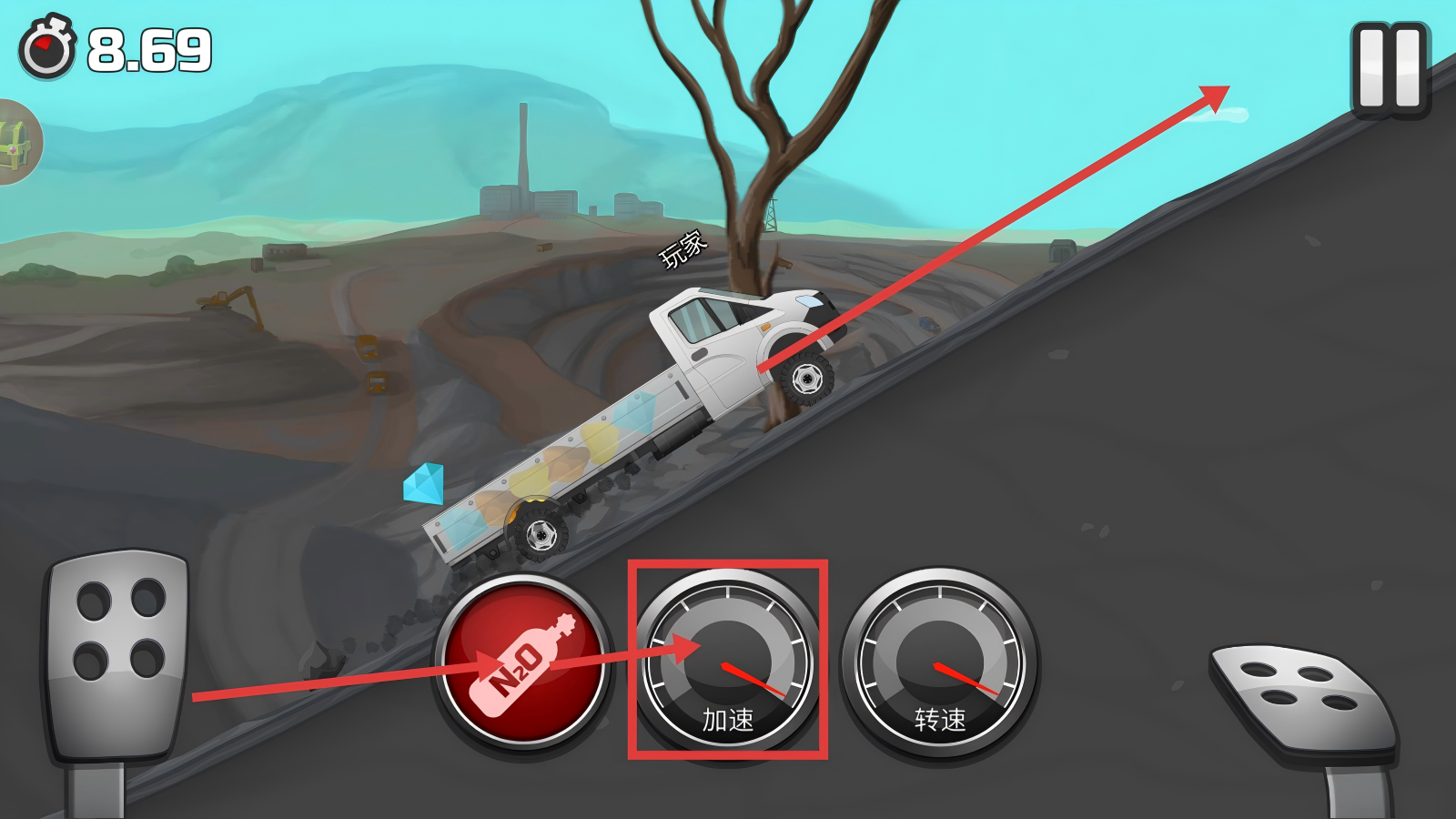This screenshot has width=1456, height=819.
Task: Pause the race
Action: coord(1390,69)
